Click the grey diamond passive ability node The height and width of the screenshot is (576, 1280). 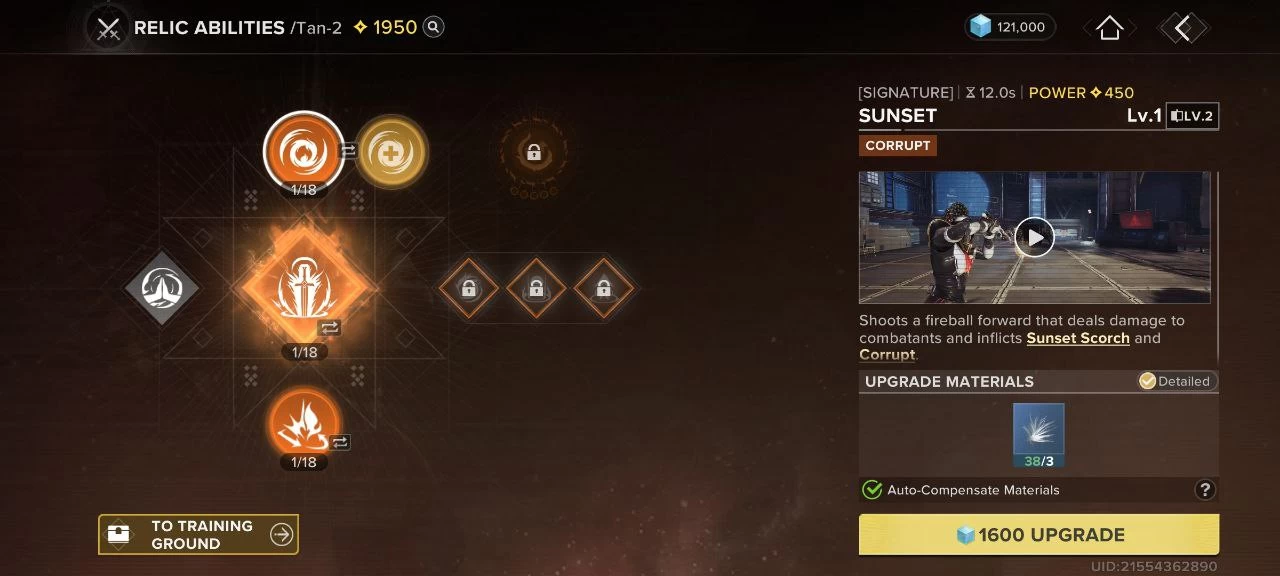pyautogui.click(x=162, y=288)
